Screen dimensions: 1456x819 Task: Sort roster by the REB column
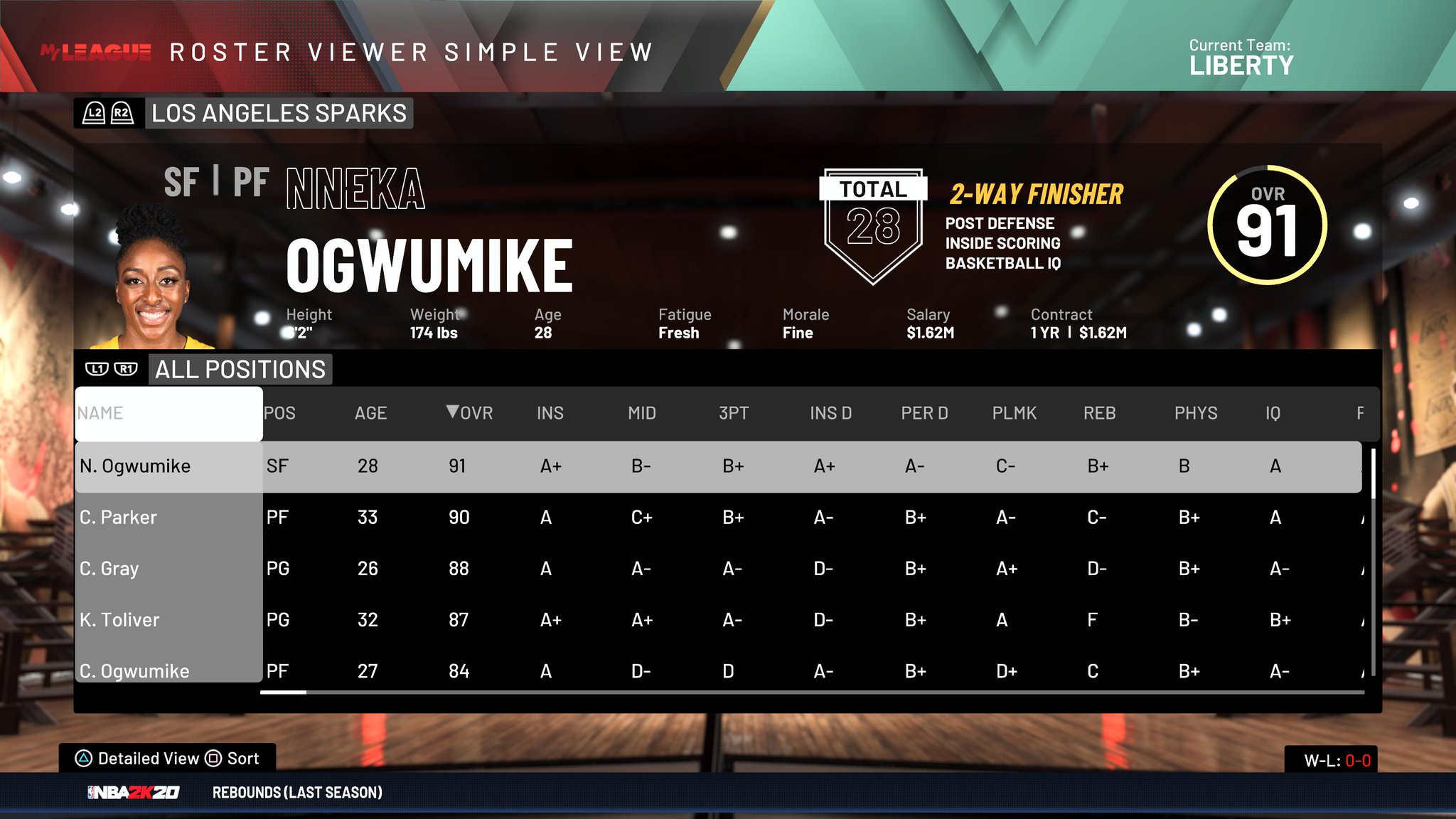pyautogui.click(x=1099, y=412)
